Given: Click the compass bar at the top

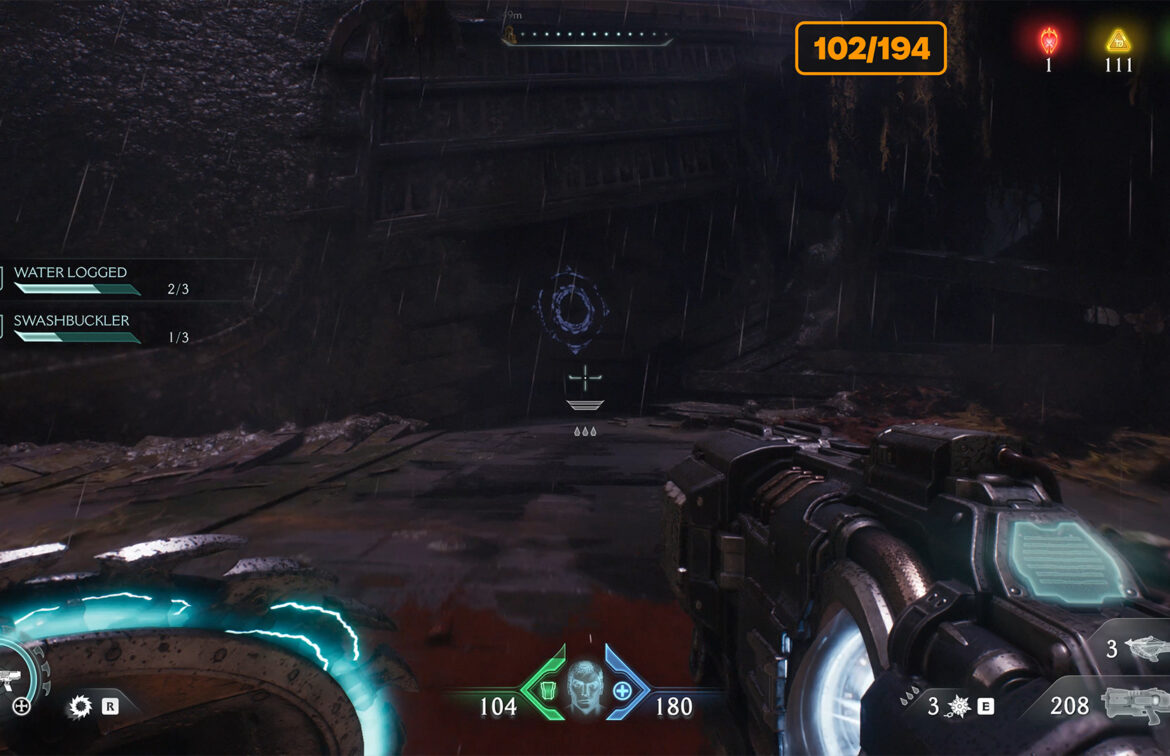Looking at the screenshot, I should click(588, 37).
